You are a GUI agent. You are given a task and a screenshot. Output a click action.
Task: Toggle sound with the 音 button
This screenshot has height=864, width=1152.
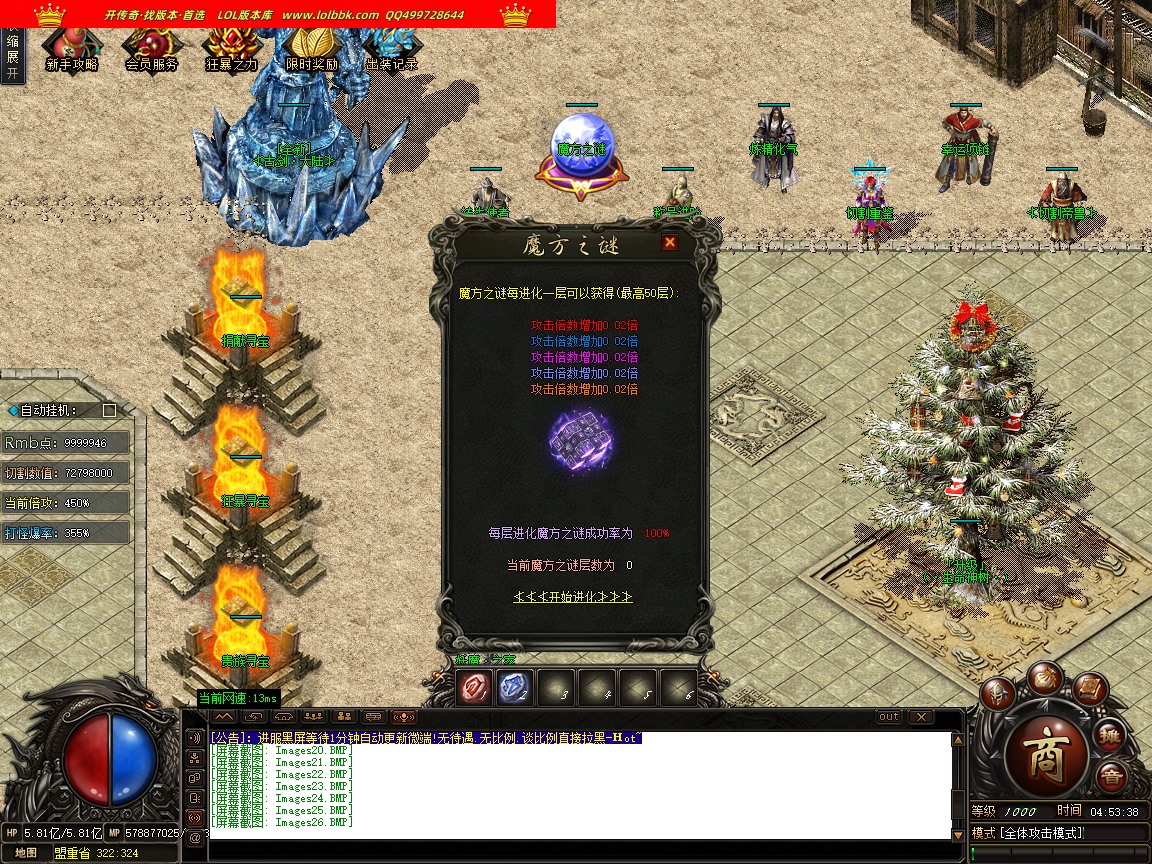pyautogui.click(x=1111, y=777)
